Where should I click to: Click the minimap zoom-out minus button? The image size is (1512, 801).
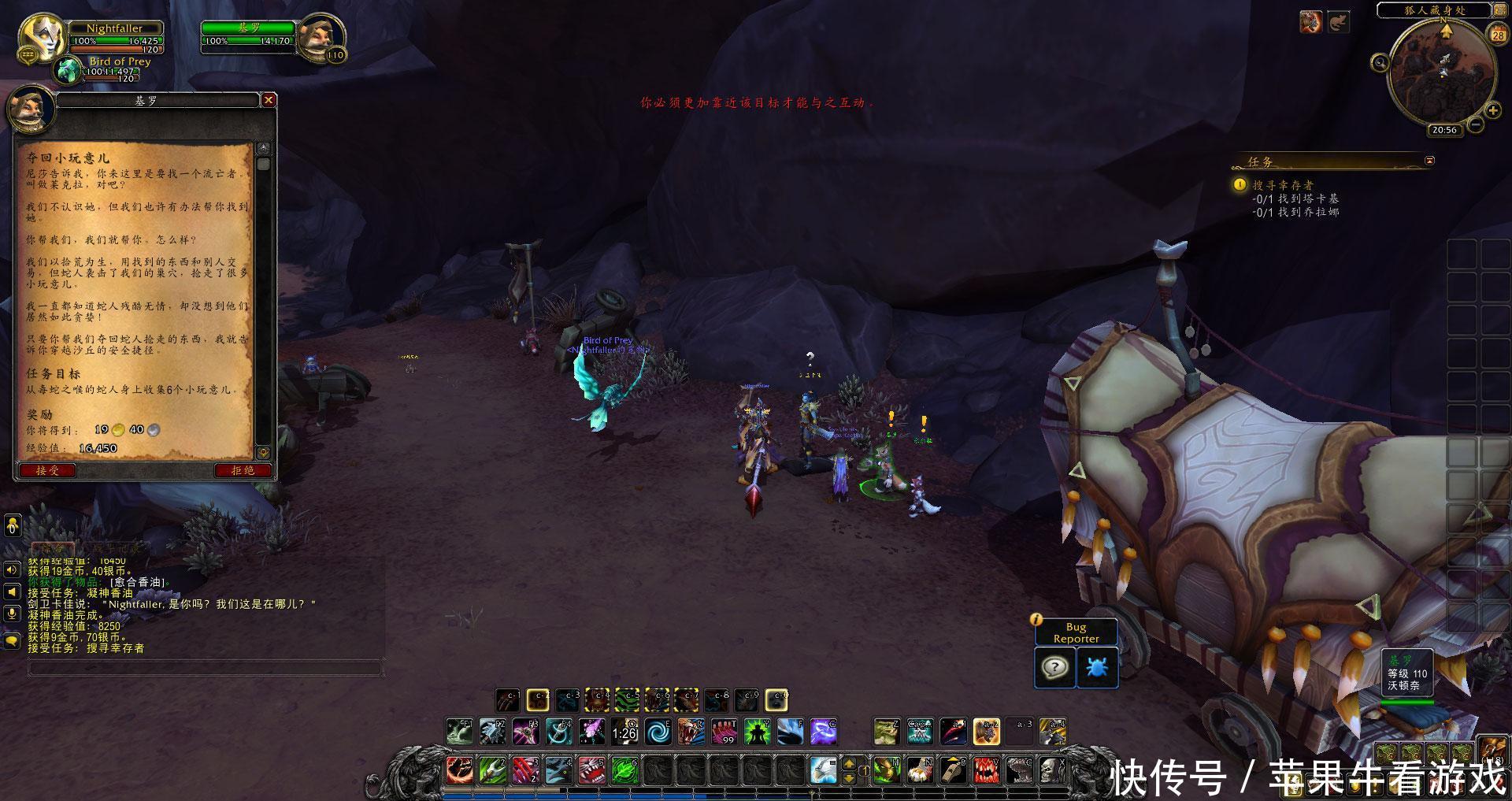pos(1476,124)
